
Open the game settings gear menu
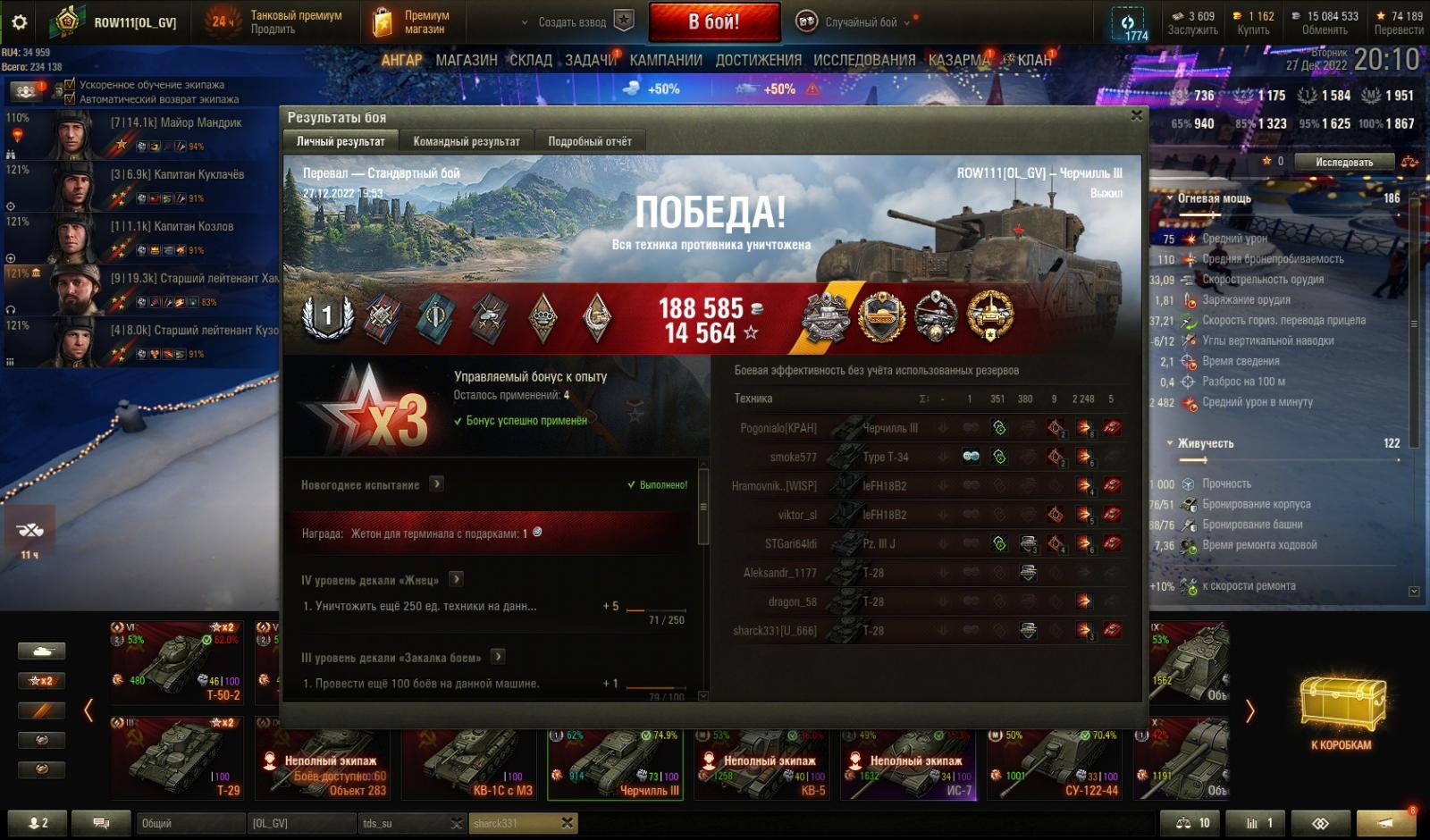click(19, 22)
